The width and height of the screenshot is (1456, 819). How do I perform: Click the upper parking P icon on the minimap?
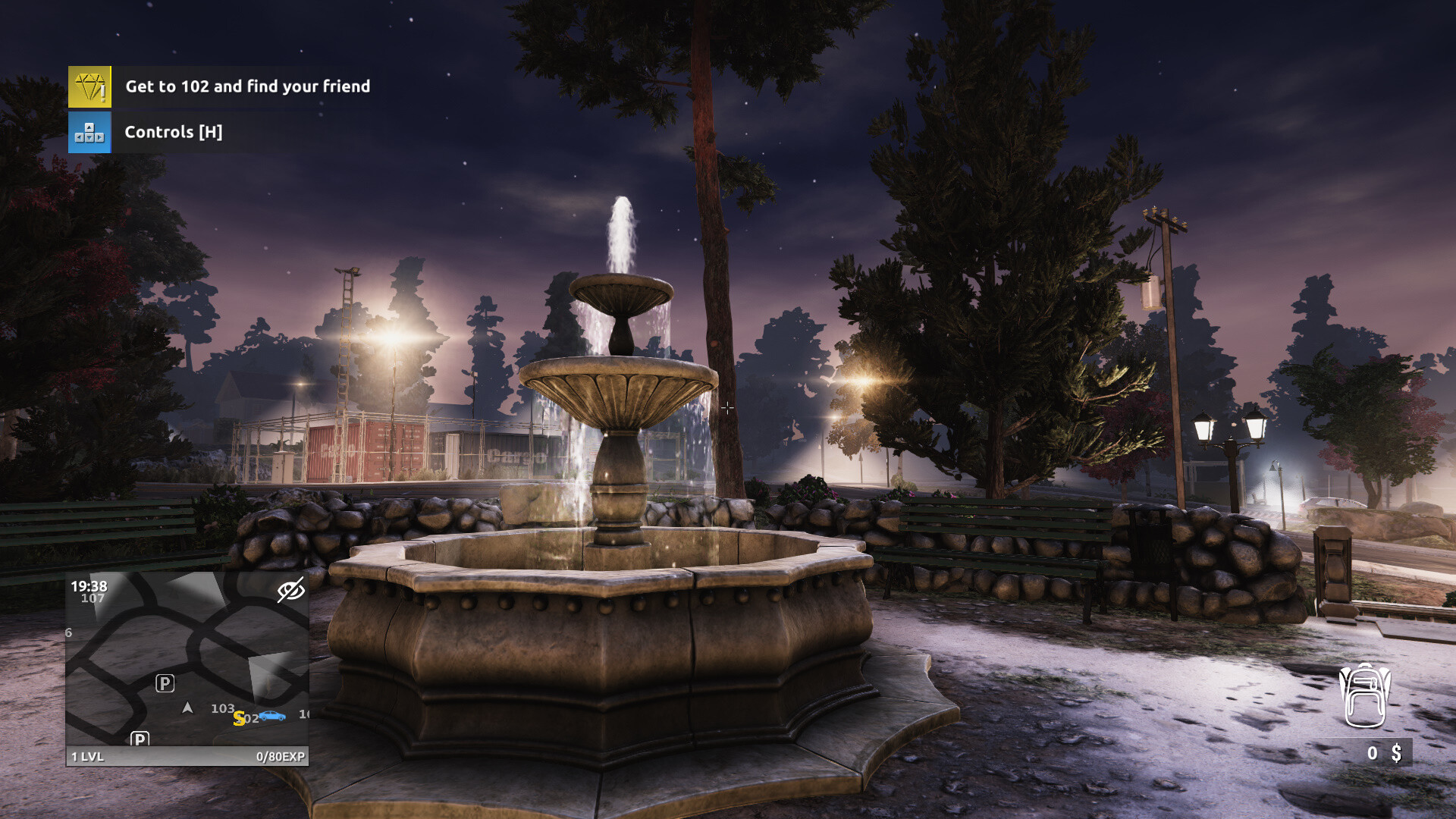point(165,683)
